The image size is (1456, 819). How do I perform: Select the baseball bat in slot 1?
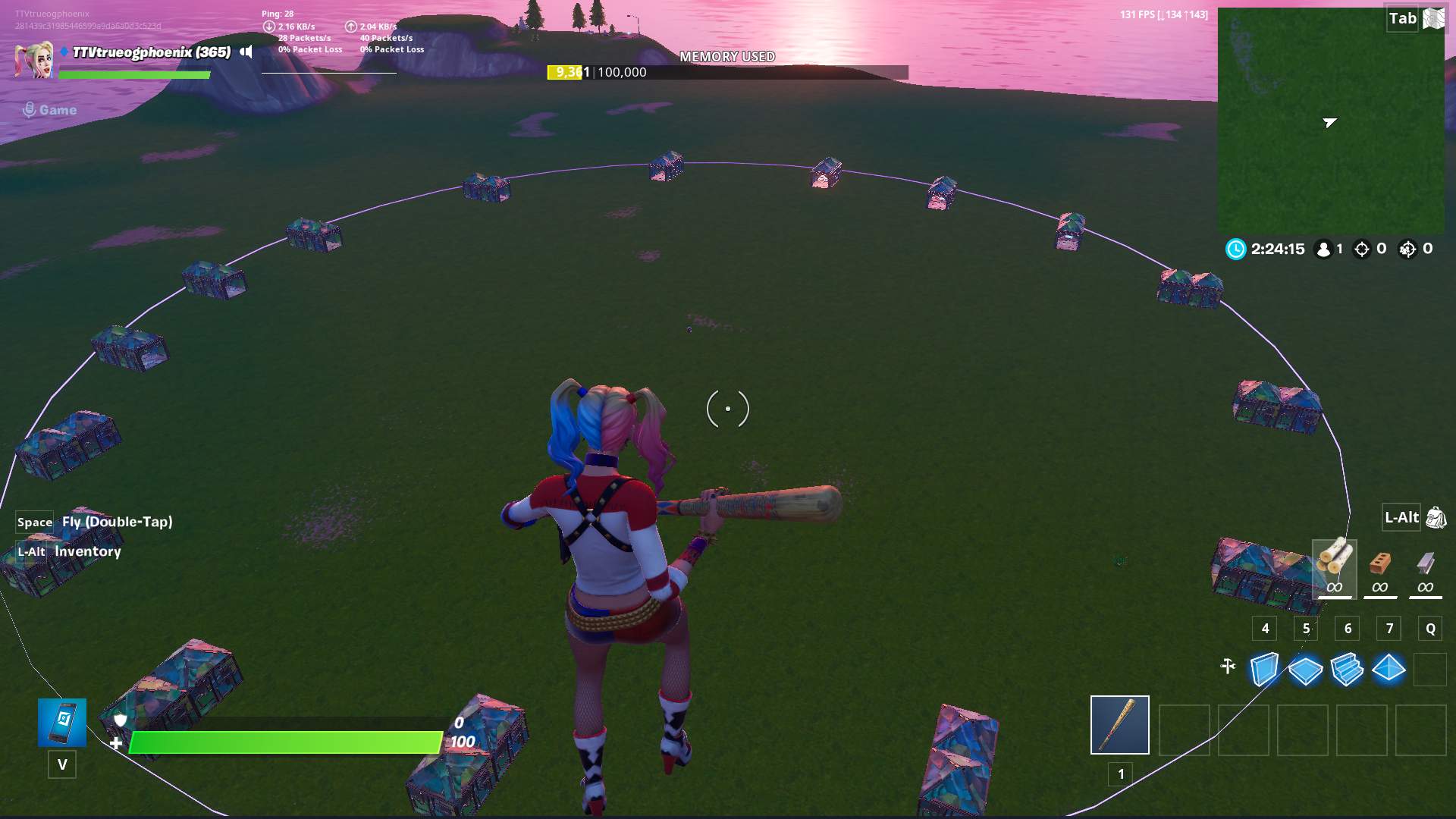(1119, 724)
